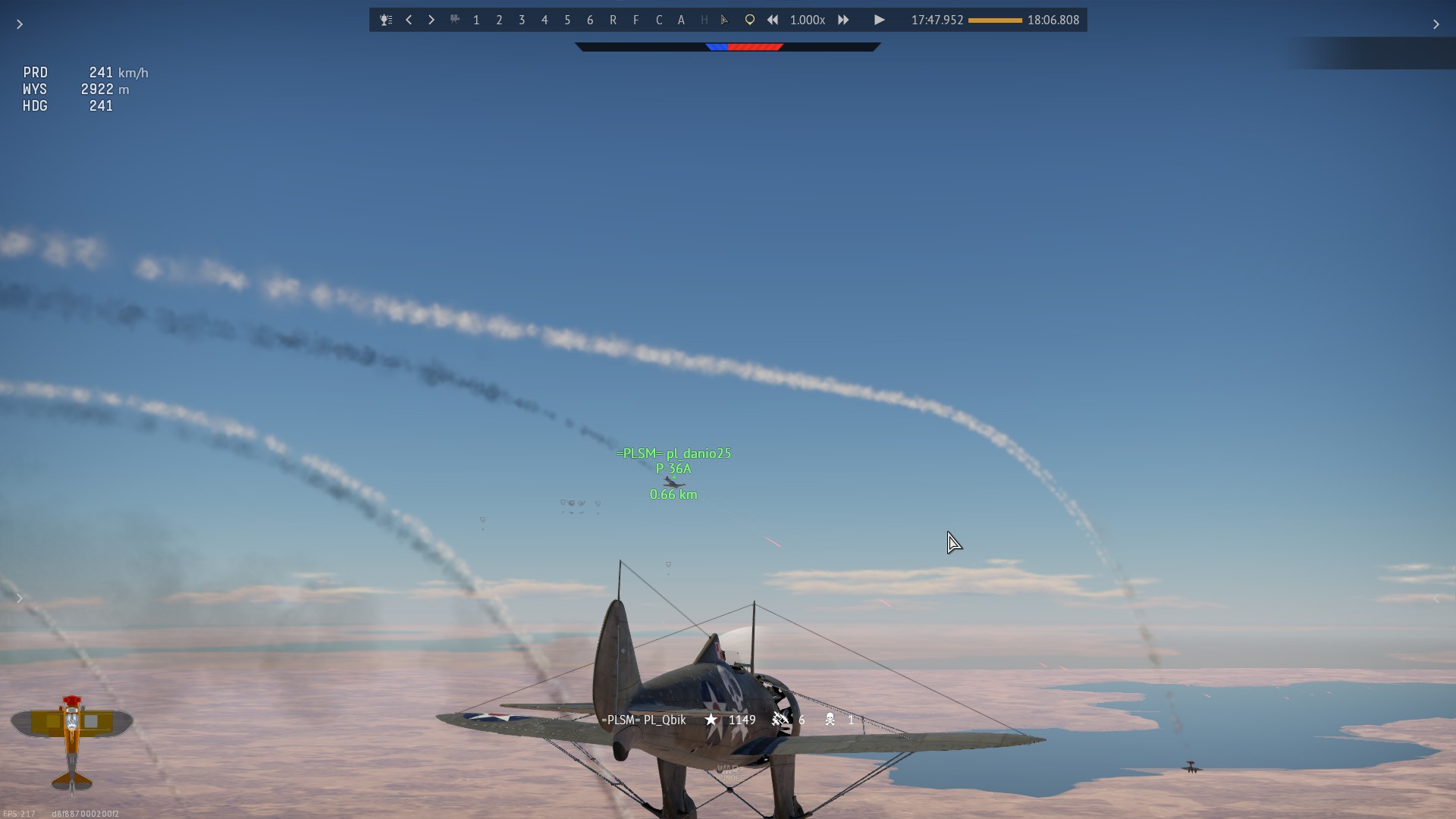
Task: Select camera view number 4
Action: tap(544, 20)
